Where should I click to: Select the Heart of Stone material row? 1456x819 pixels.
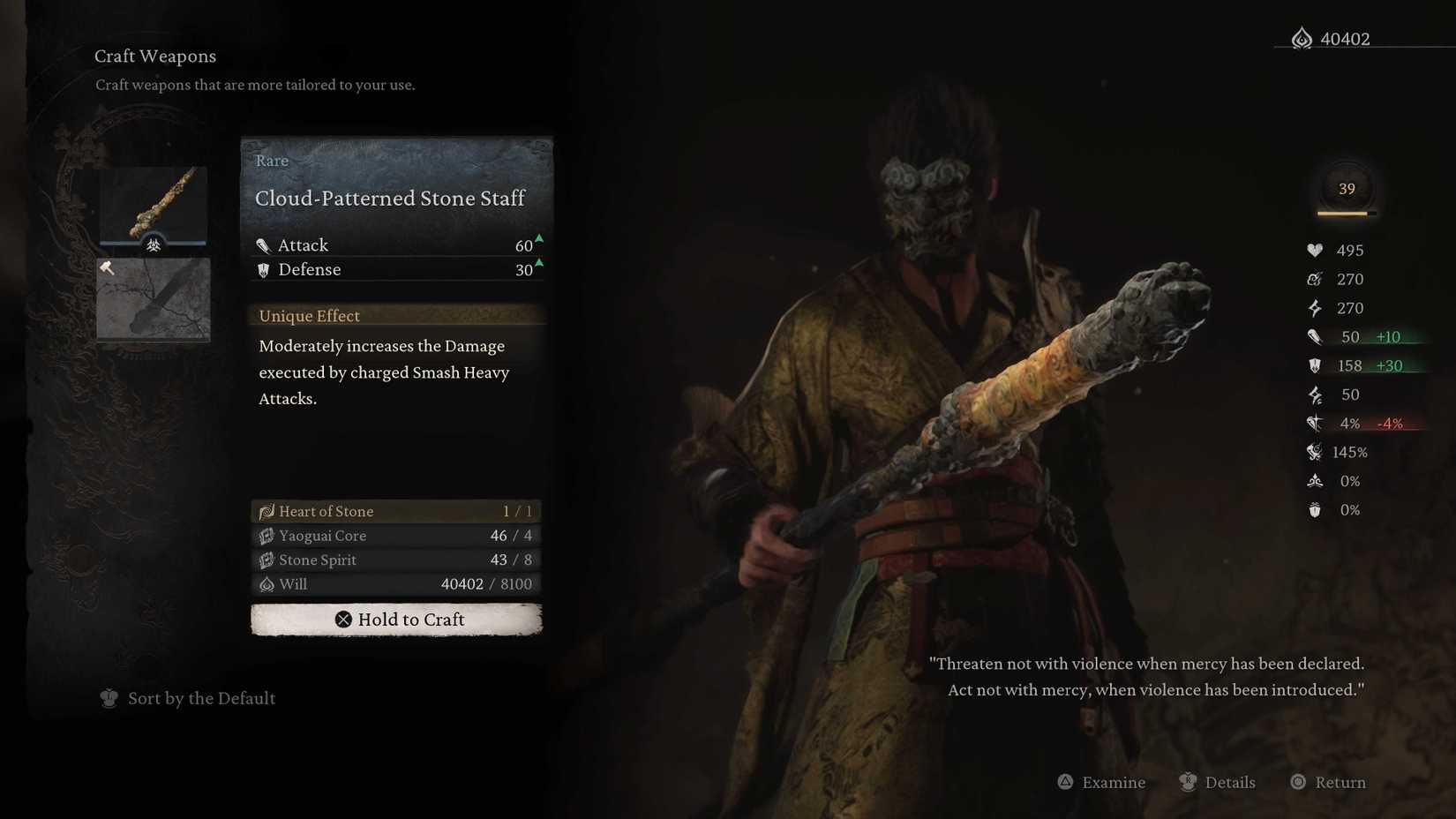click(396, 511)
